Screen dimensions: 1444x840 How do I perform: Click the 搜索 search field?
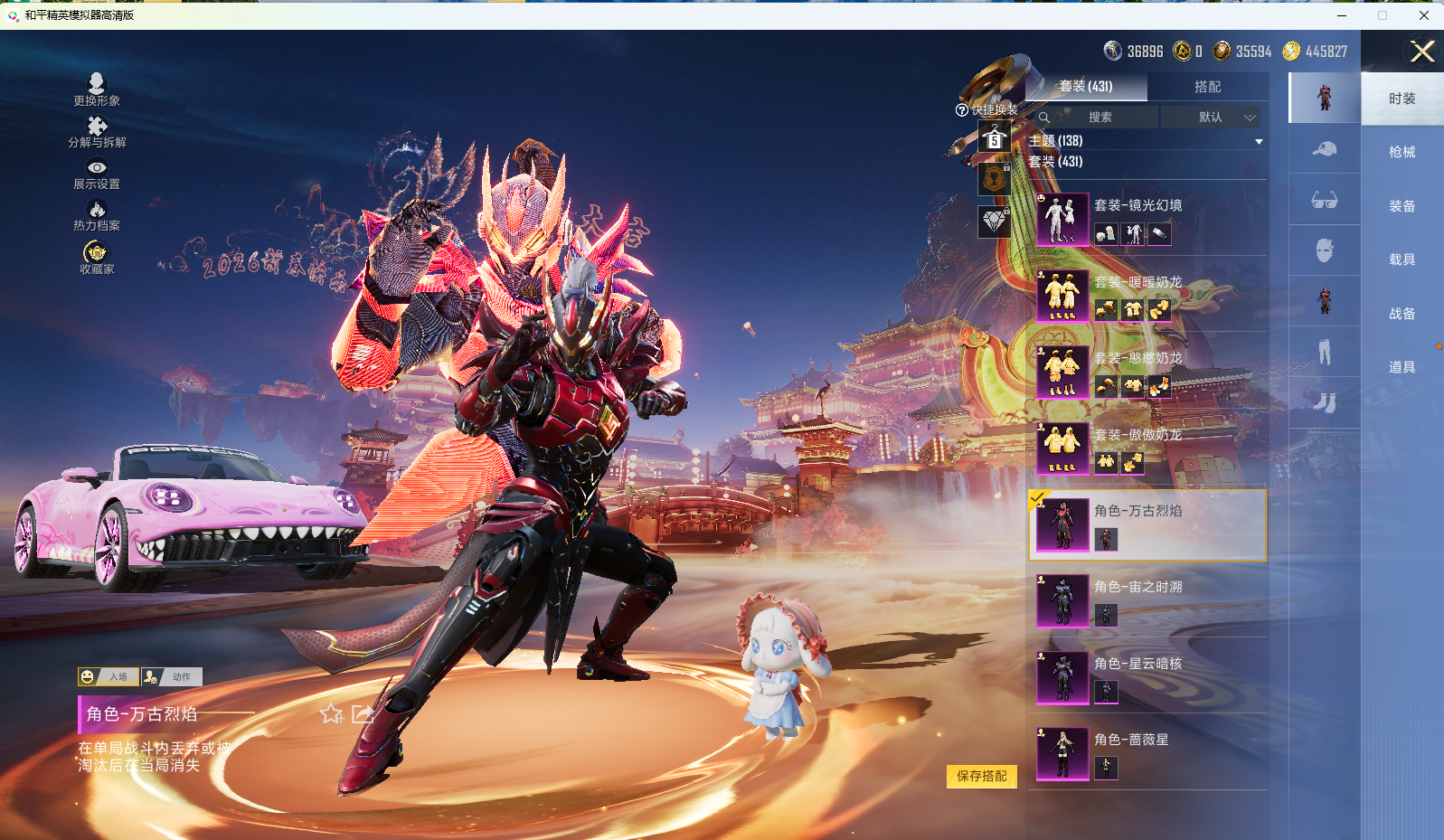pyautogui.click(x=1100, y=117)
